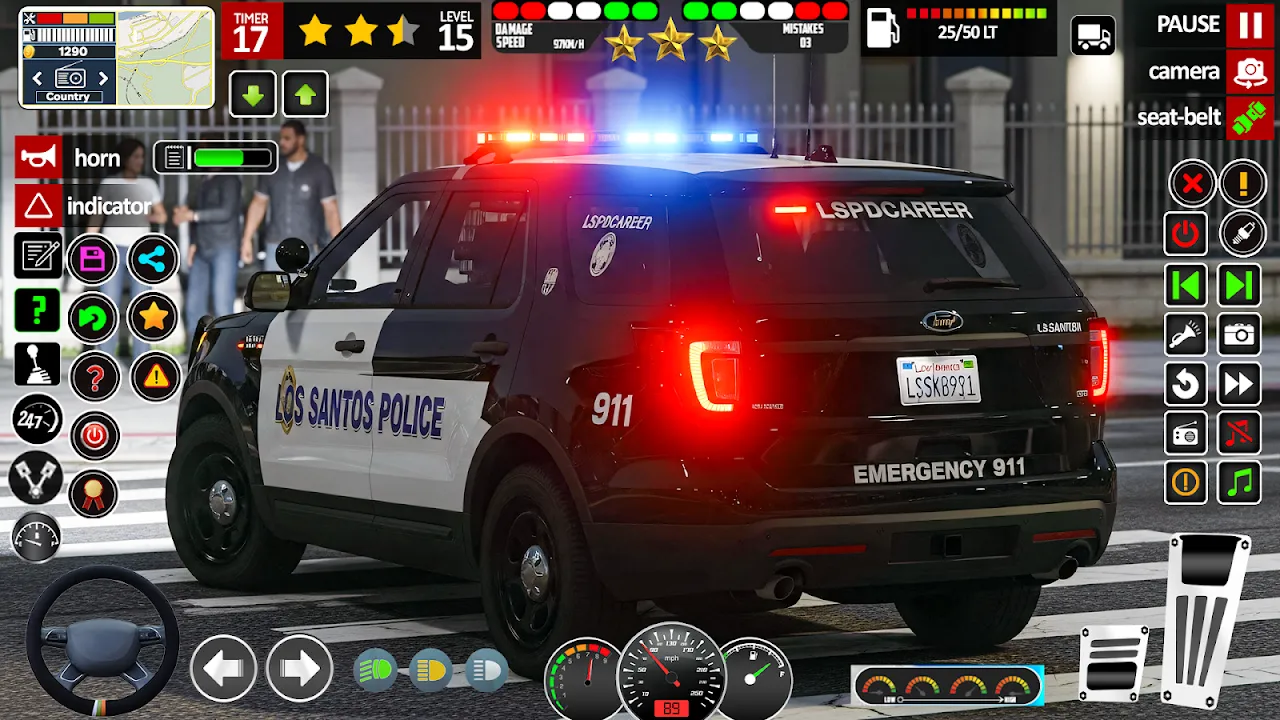Tap the green down arrow button

click(x=254, y=95)
